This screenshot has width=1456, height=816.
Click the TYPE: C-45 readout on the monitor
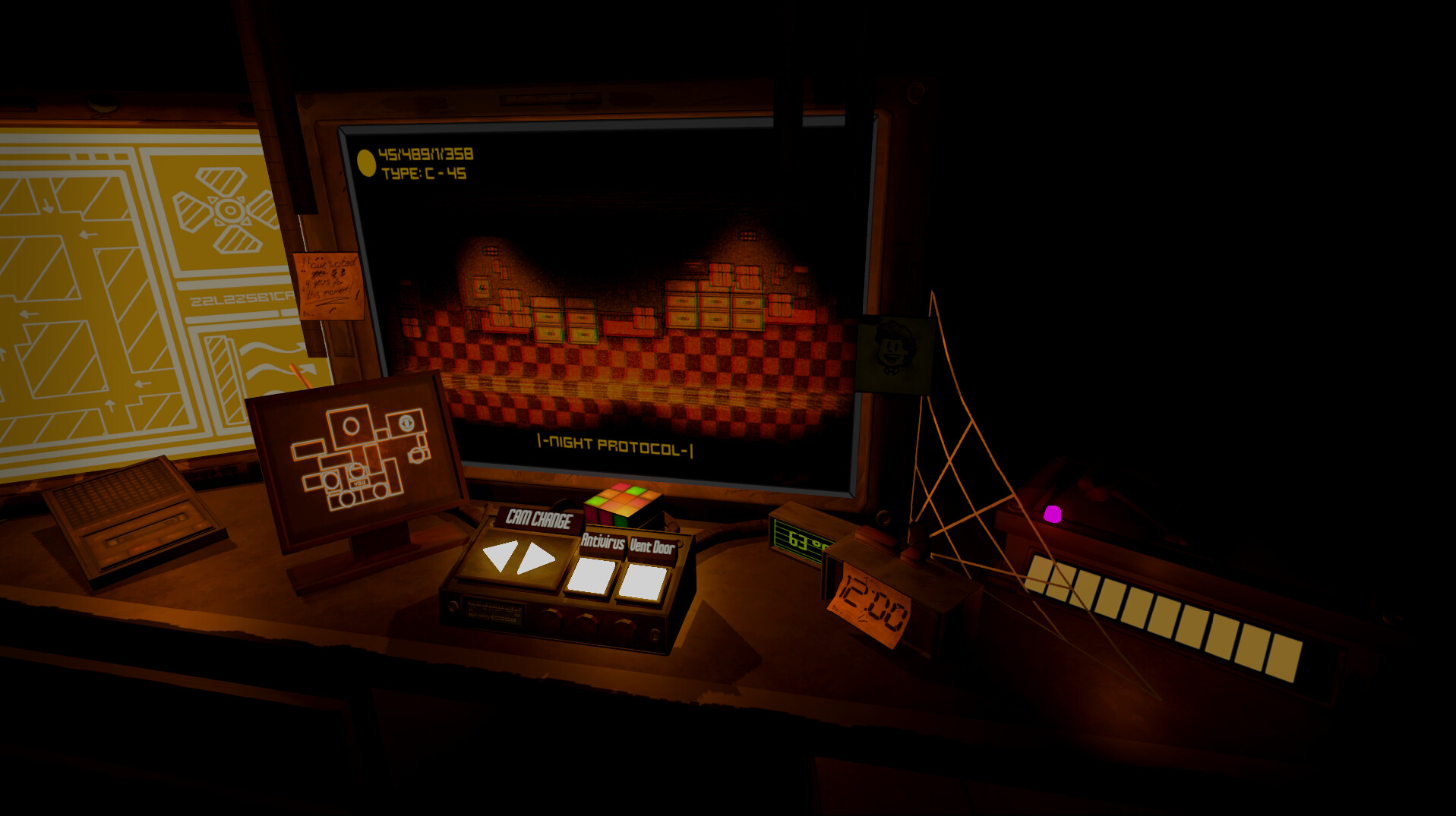422,173
